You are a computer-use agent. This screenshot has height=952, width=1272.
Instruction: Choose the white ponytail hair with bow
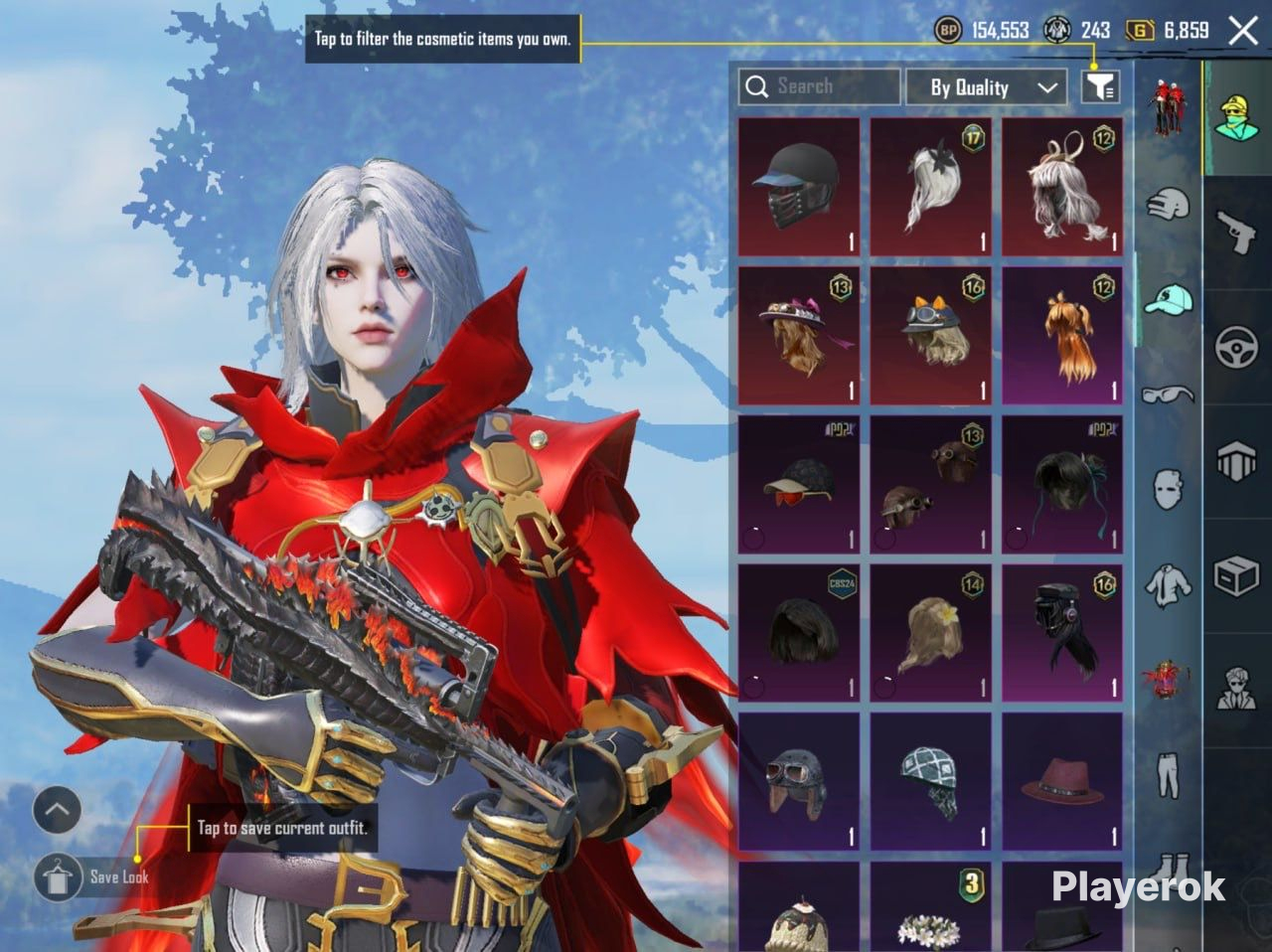(x=931, y=188)
